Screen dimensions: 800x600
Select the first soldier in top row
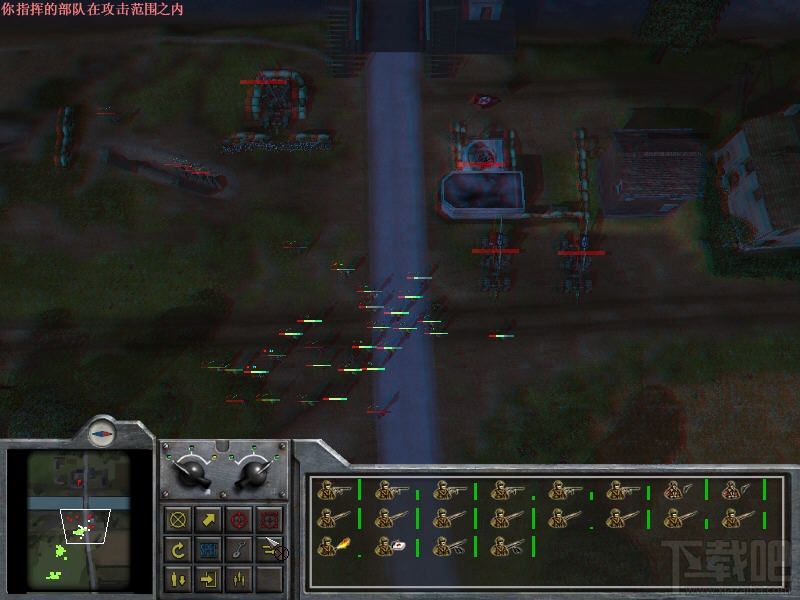click(333, 490)
